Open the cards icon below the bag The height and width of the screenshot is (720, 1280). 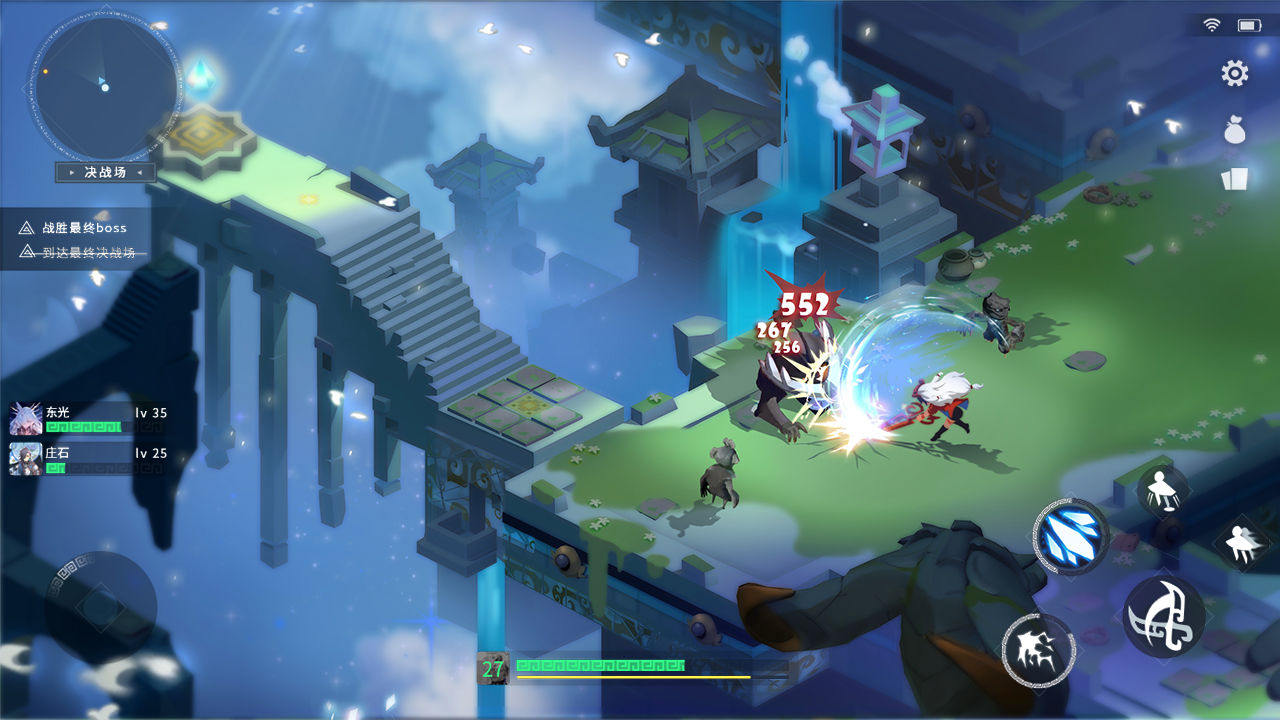1235,178
